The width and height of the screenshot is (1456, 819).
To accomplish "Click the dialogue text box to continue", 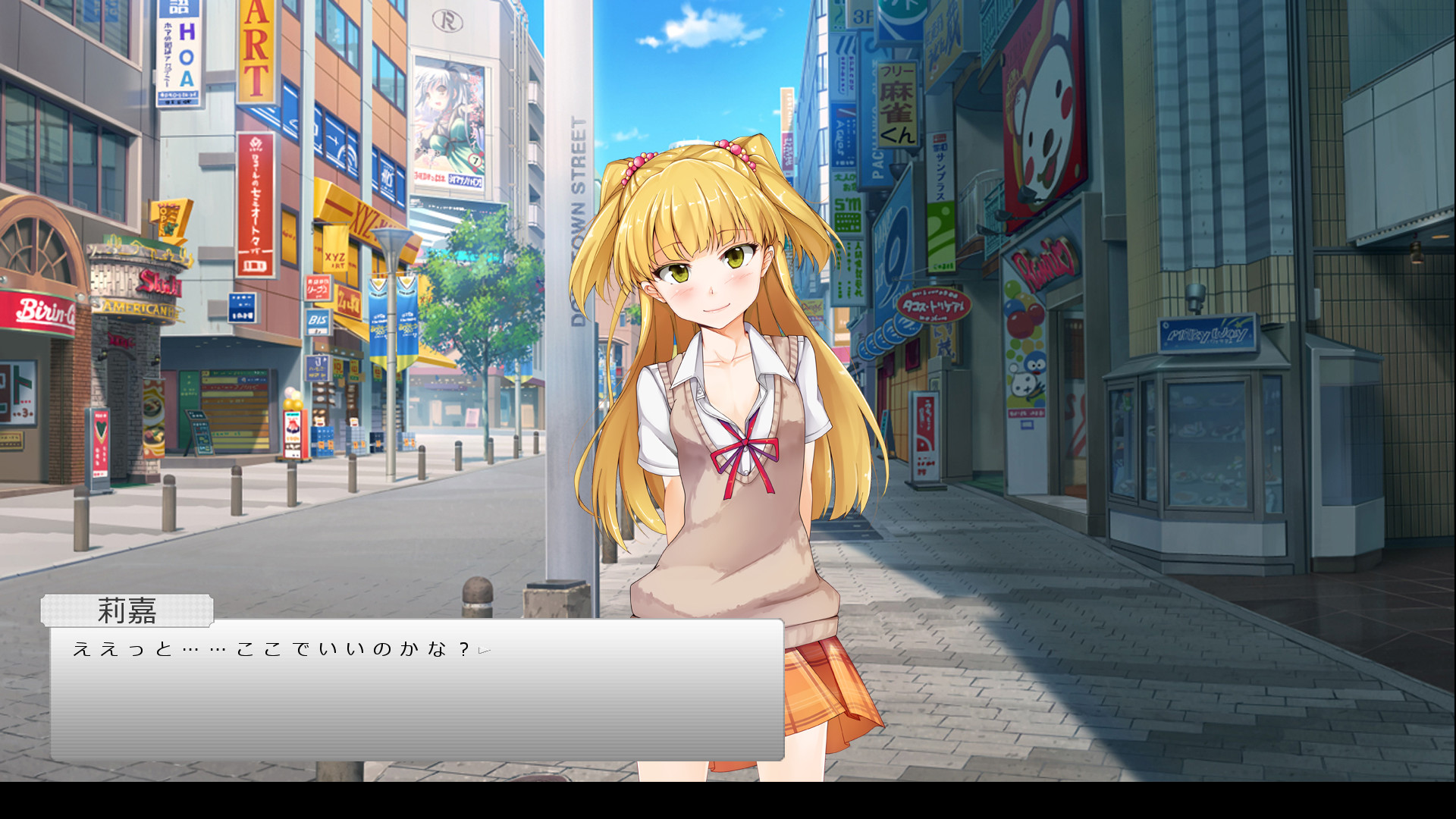I will click(x=417, y=698).
